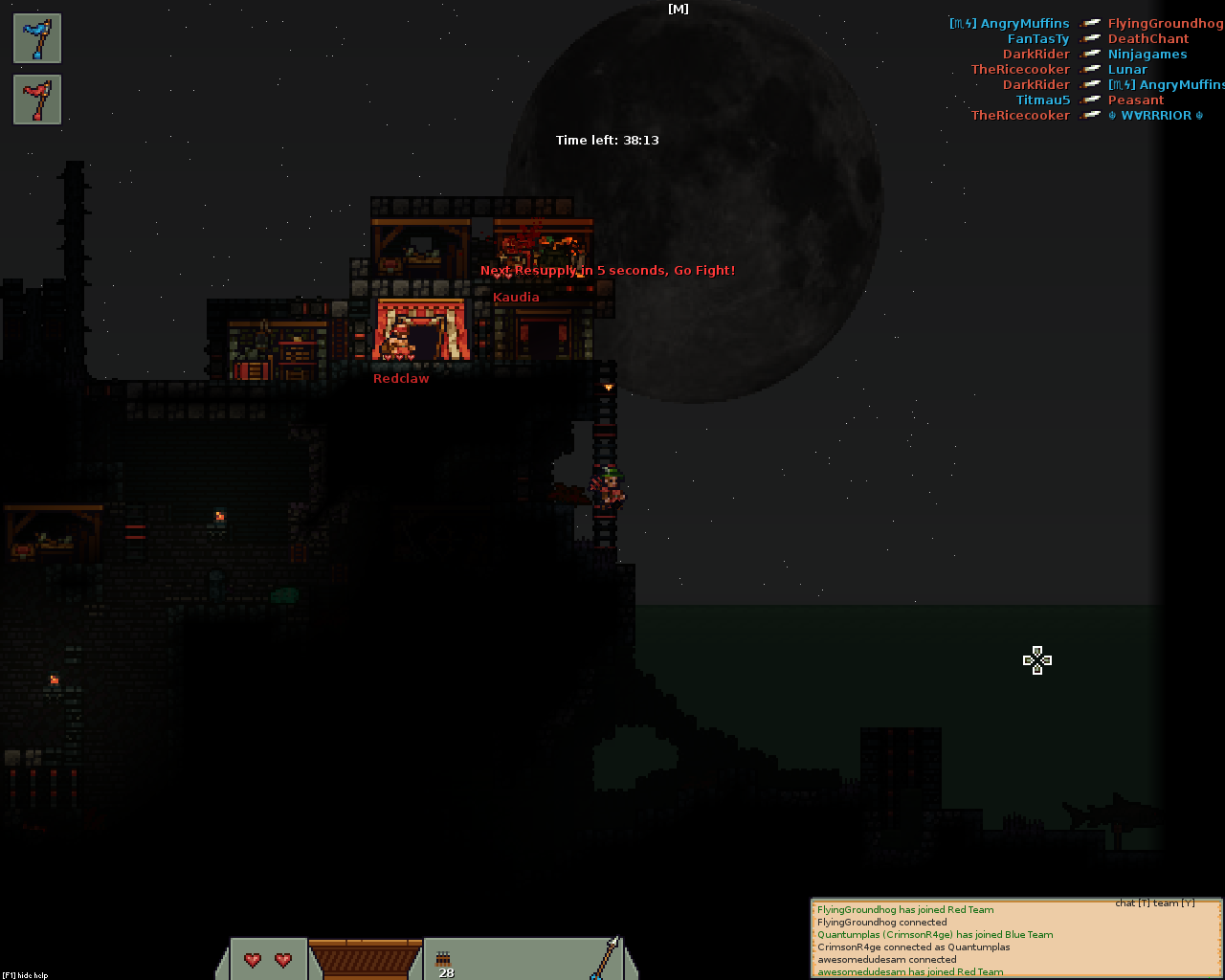The width and height of the screenshot is (1225, 980).
Task: Open the chat log box
Action: click(x=1016, y=940)
